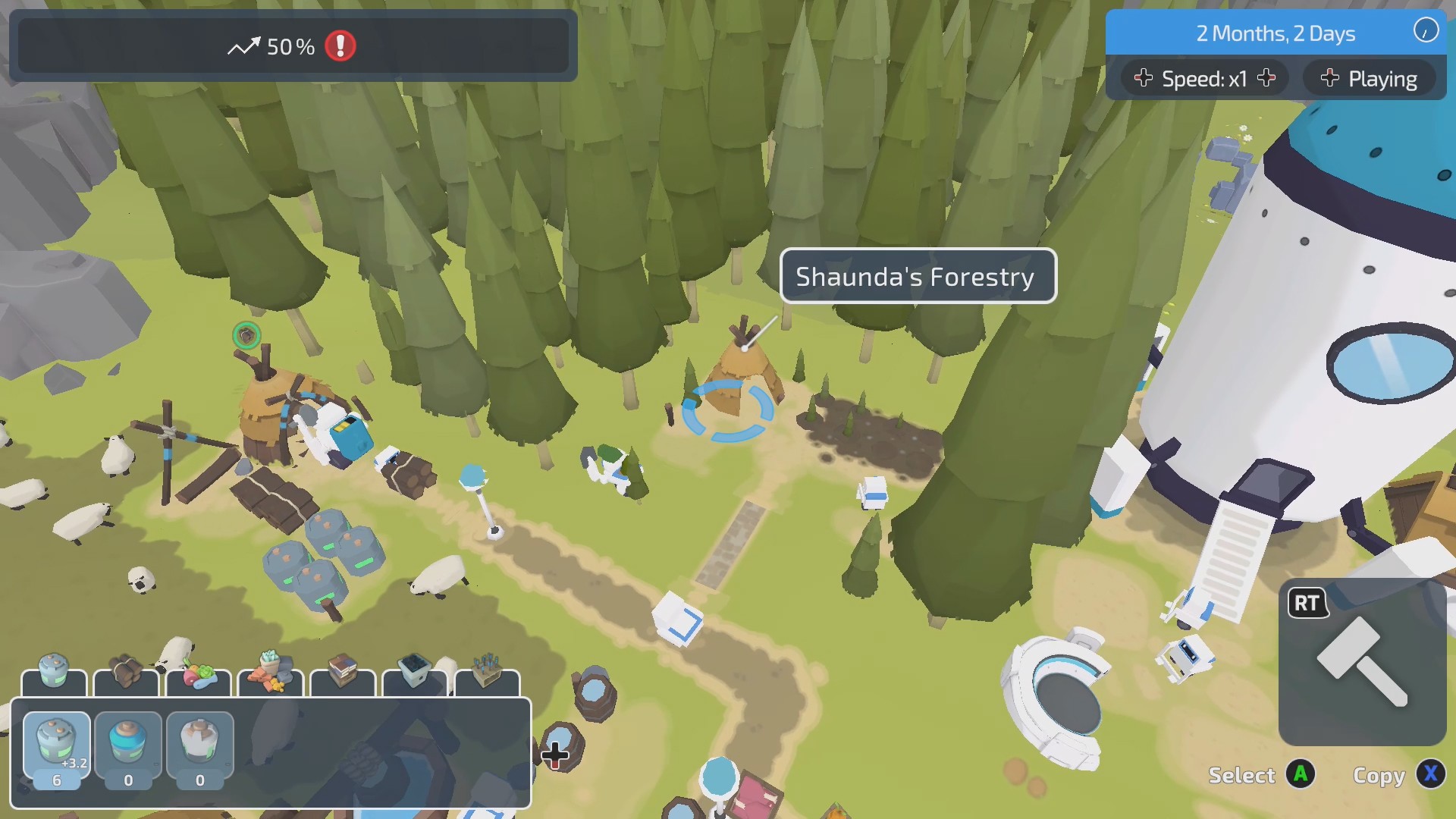This screenshot has width=1456, height=819.
Task: Click the RT hammer build tool icon
Action: (1367, 664)
